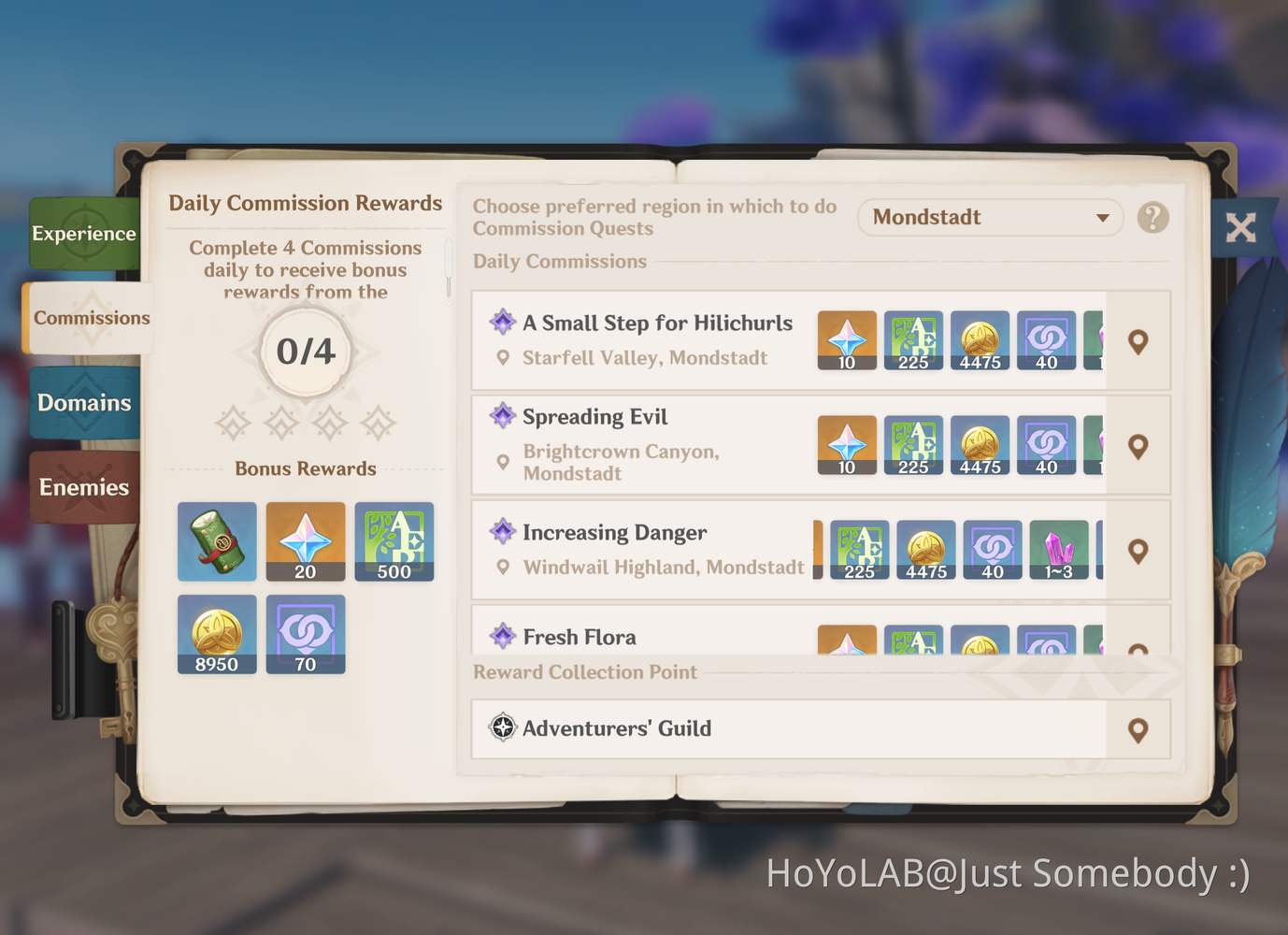Click the location pin for Spreading Evil commission
This screenshot has height=935, width=1288.
1138,447
